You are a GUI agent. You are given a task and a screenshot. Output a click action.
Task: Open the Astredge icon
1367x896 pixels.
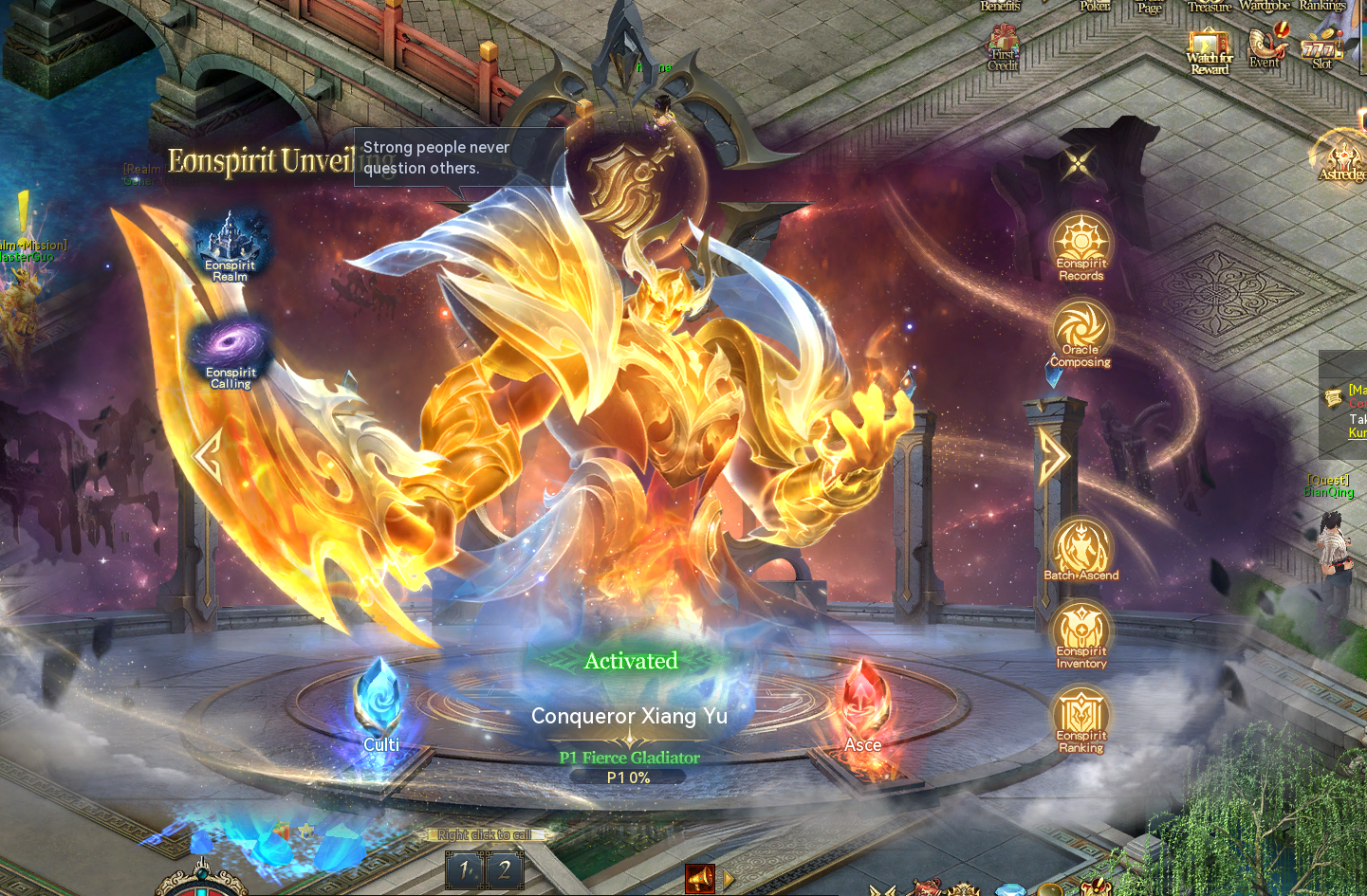tap(1343, 158)
